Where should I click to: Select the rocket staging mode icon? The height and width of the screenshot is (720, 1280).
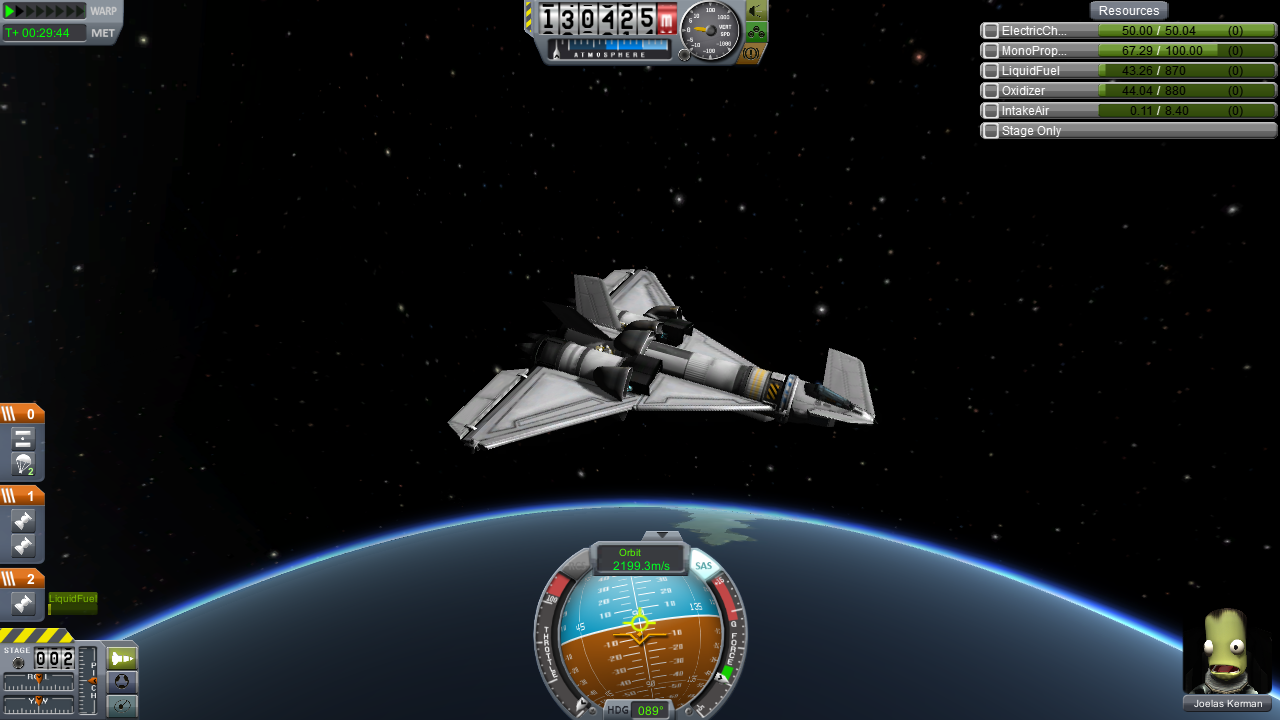click(121, 657)
